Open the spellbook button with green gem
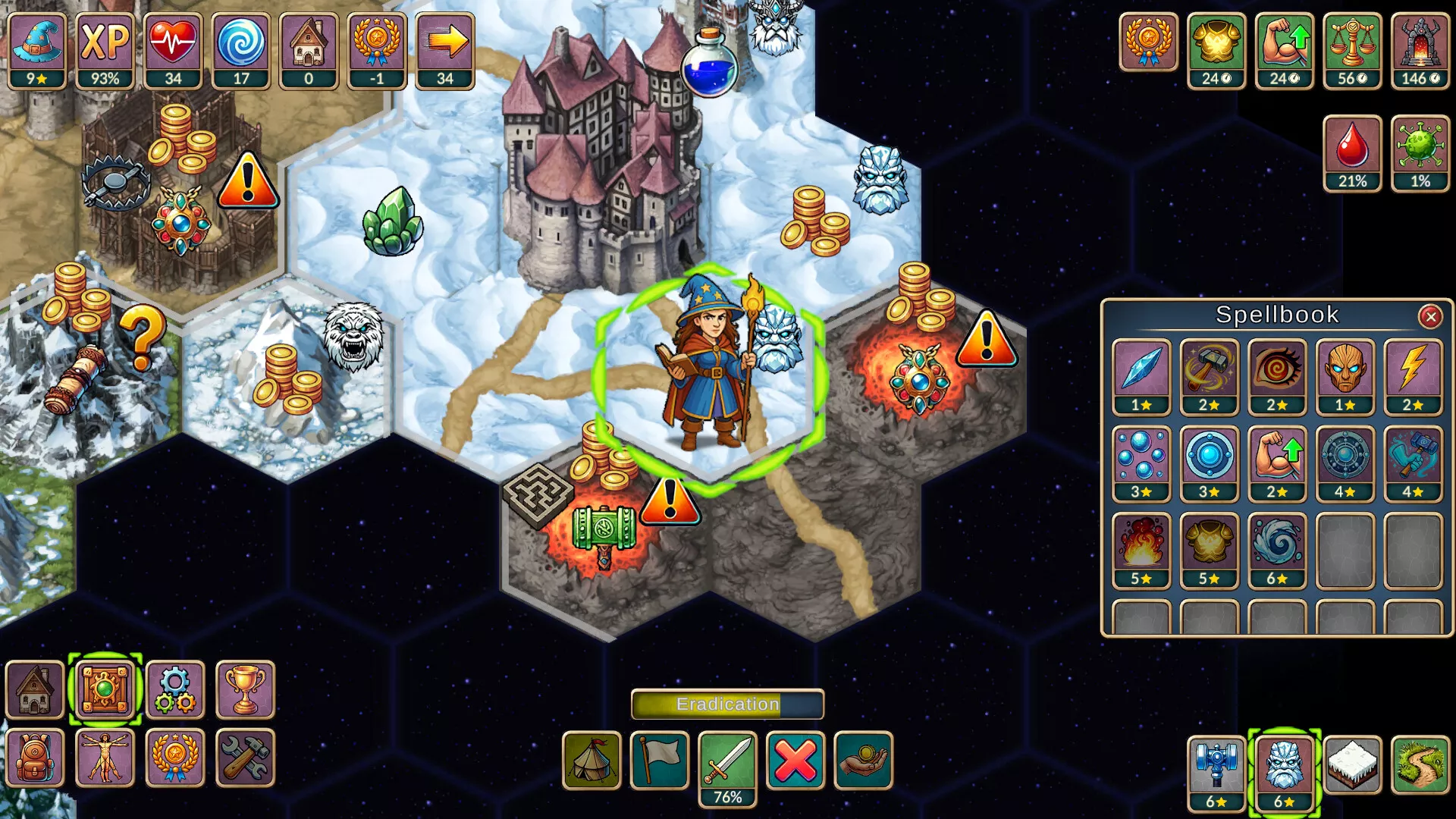Image resolution: width=1456 pixels, height=819 pixels. (105, 689)
